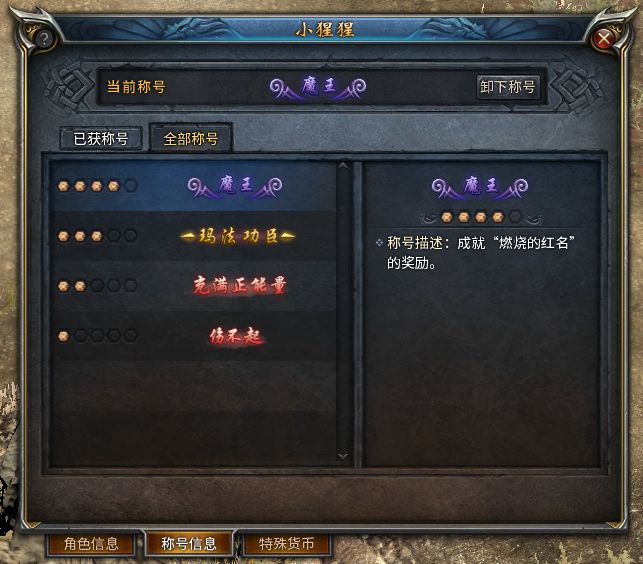The image size is (643, 564).
Task: Open the help question mark button
Action: (x=43, y=39)
